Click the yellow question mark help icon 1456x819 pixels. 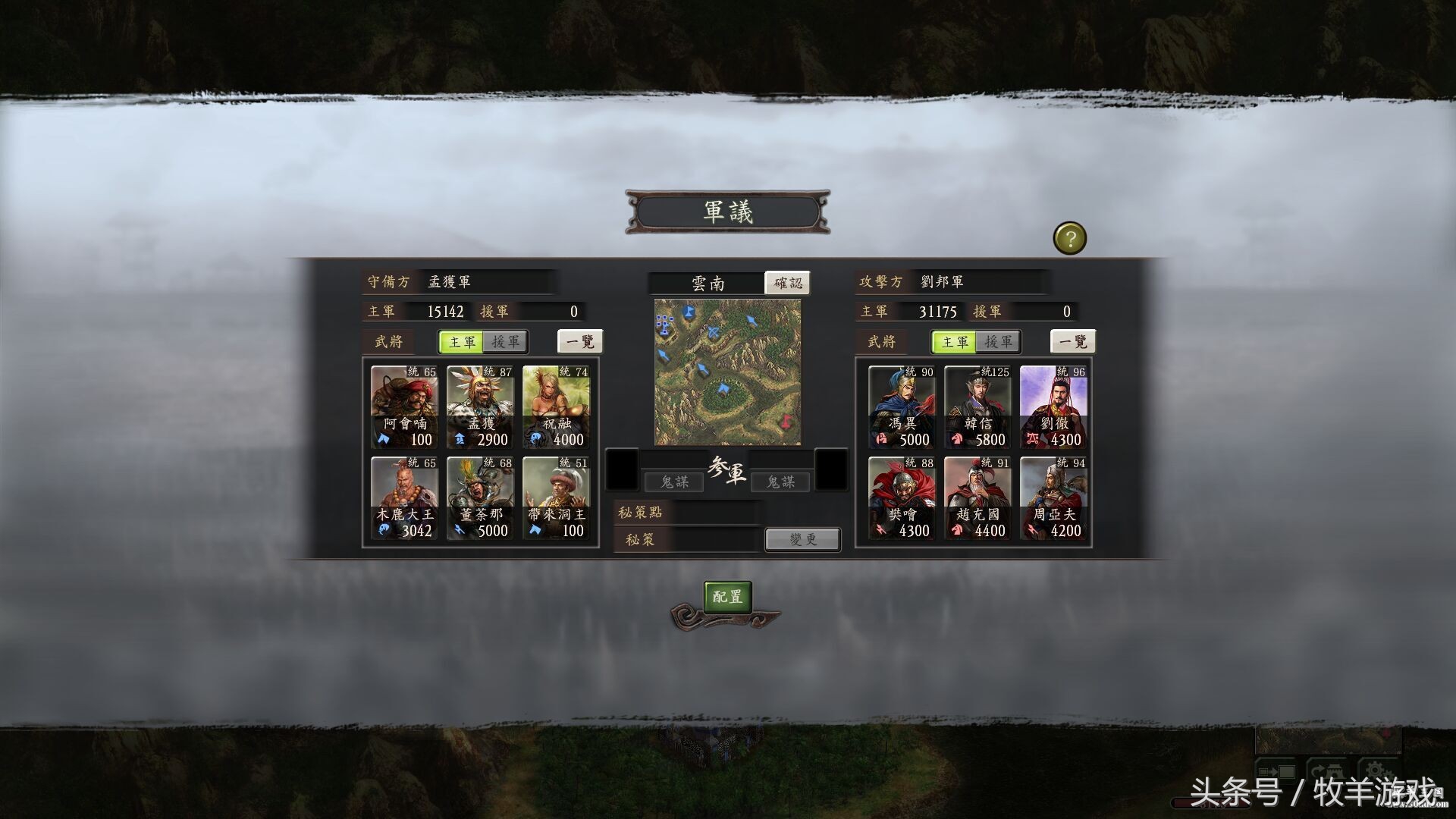click(x=1072, y=239)
